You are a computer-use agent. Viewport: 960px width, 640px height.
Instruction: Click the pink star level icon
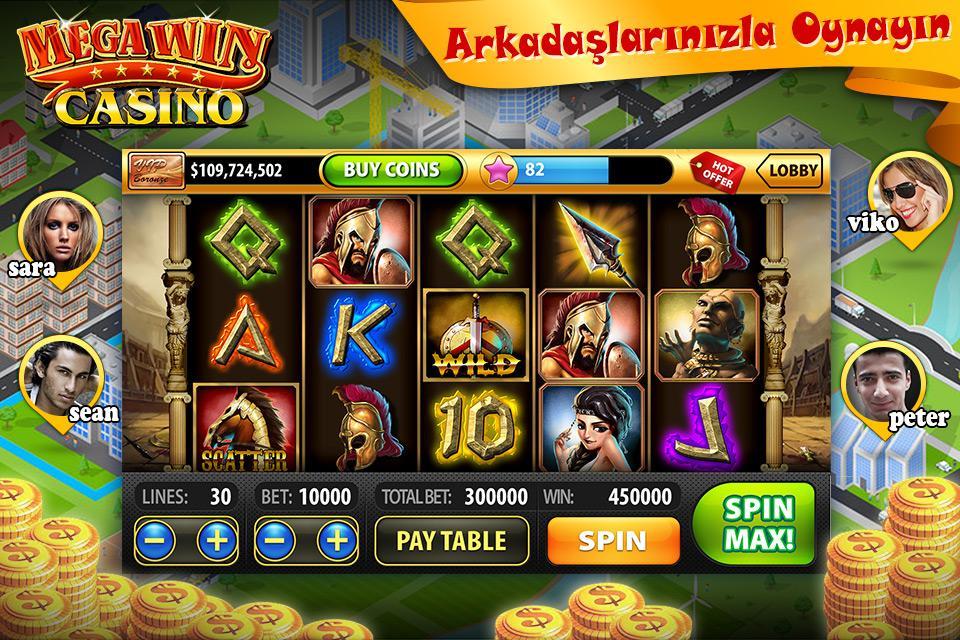[497, 170]
